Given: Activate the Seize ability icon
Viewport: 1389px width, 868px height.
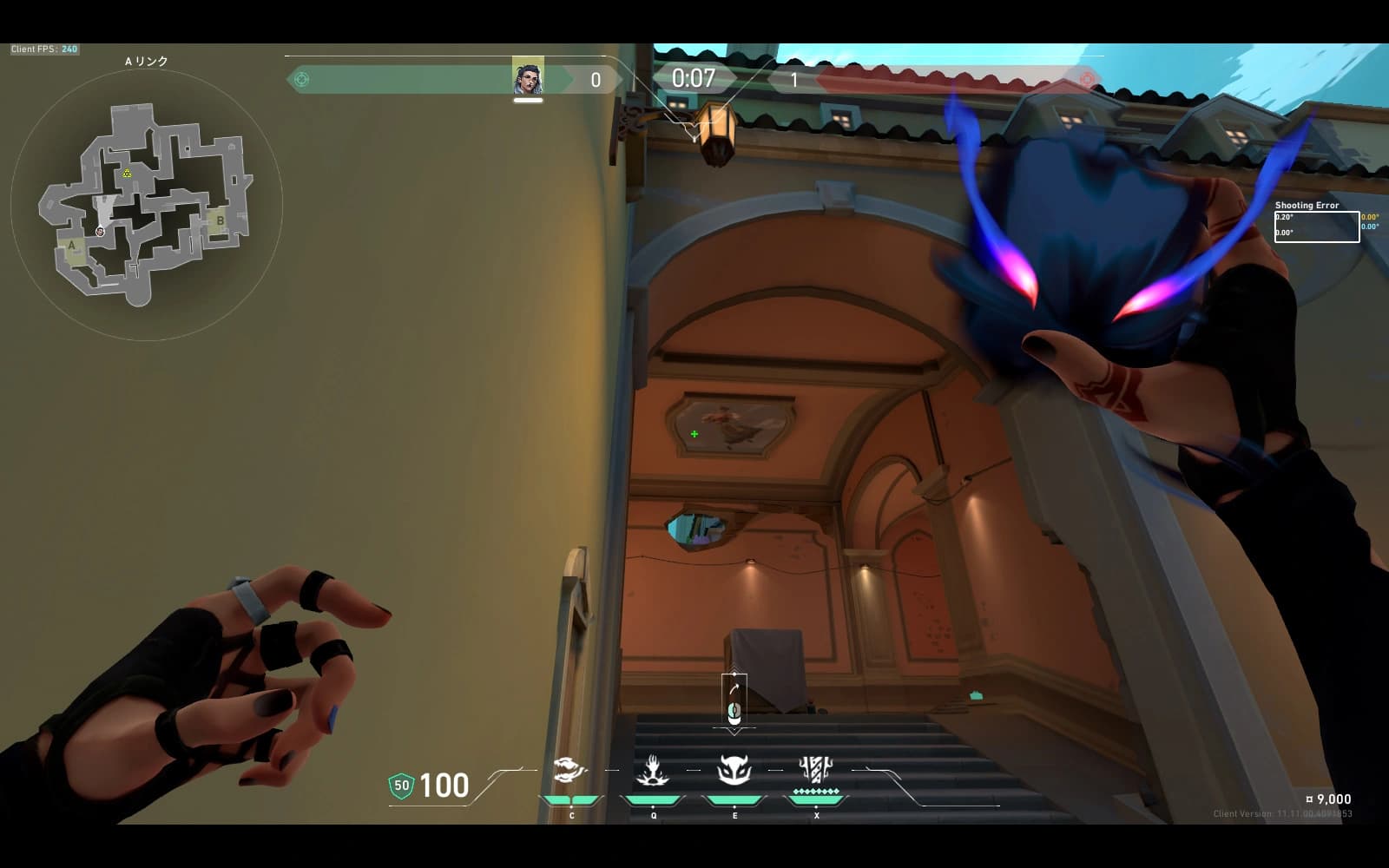Looking at the screenshot, I should (653, 770).
